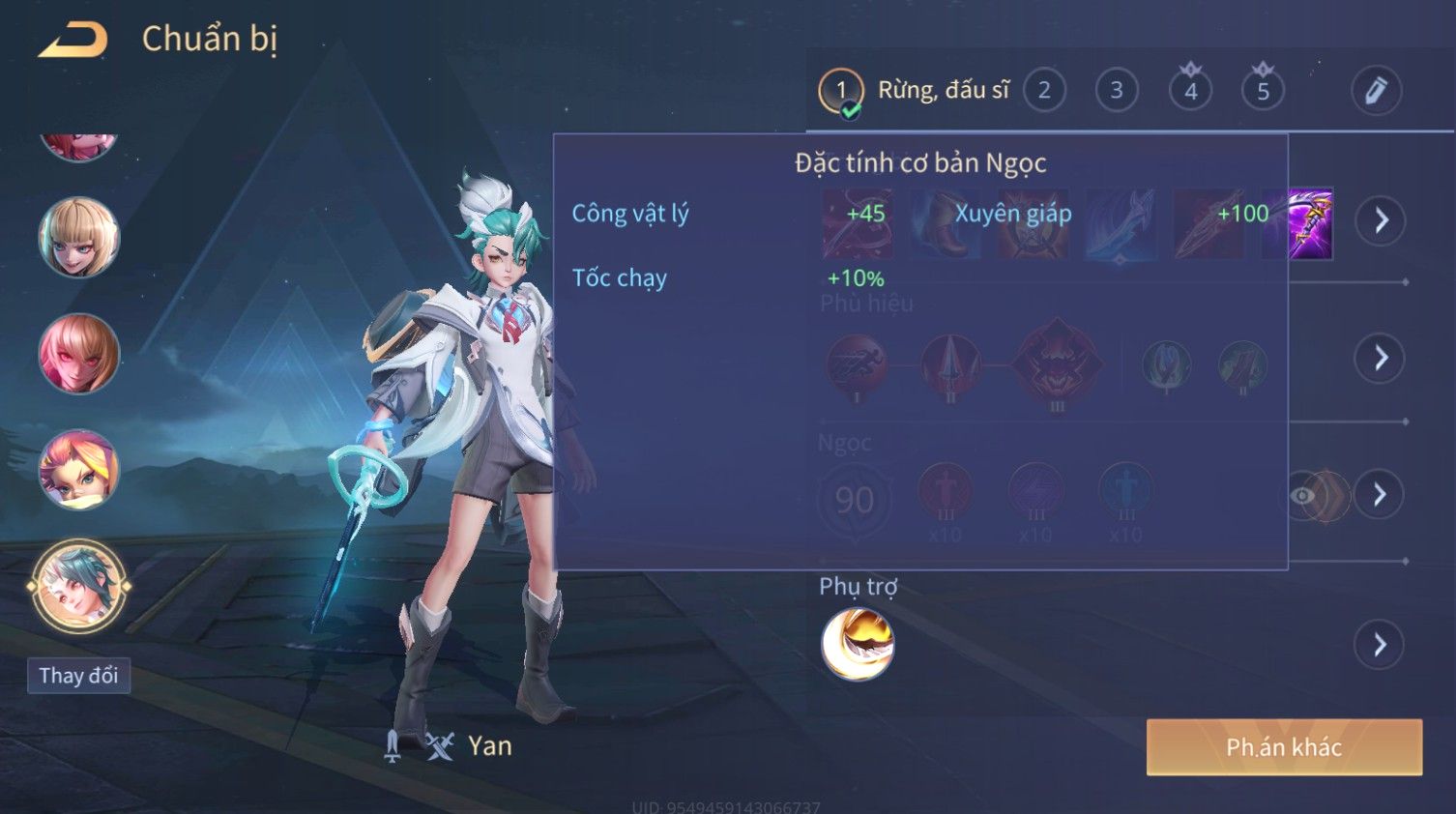Select preset slot 3
The image size is (1456, 814).
pyautogui.click(x=1117, y=91)
